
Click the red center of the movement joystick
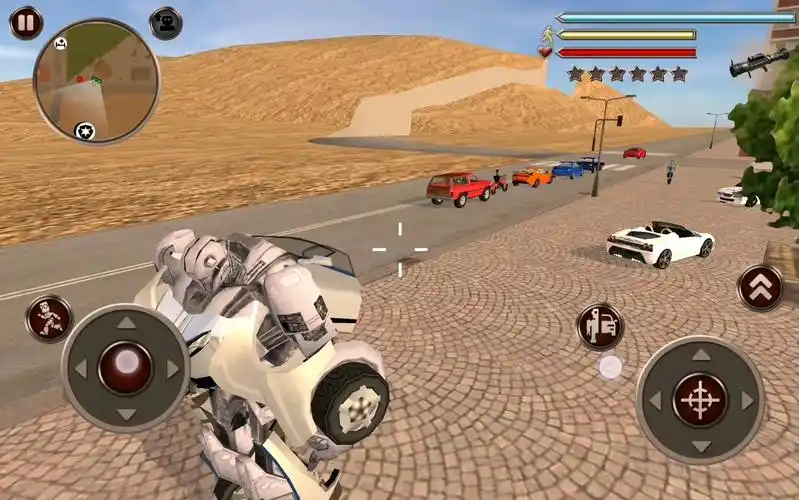point(125,367)
